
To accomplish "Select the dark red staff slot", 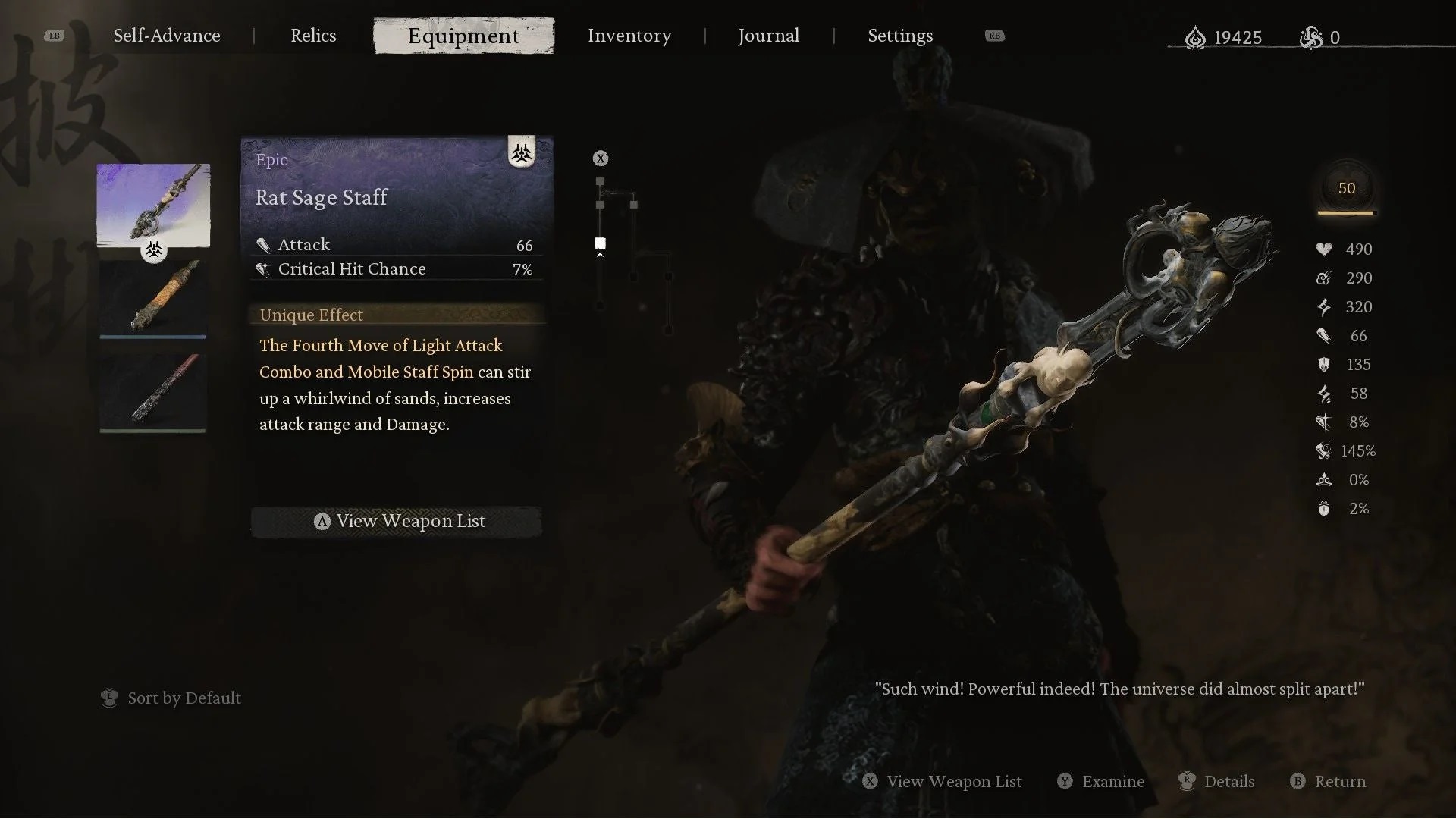I will (153, 391).
